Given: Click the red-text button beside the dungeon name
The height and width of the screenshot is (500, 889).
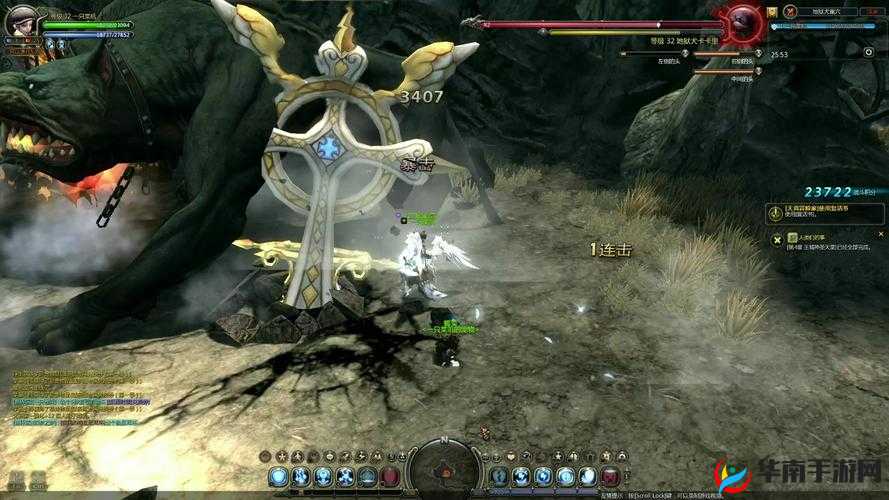Looking at the screenshot, I should (873, 11).
